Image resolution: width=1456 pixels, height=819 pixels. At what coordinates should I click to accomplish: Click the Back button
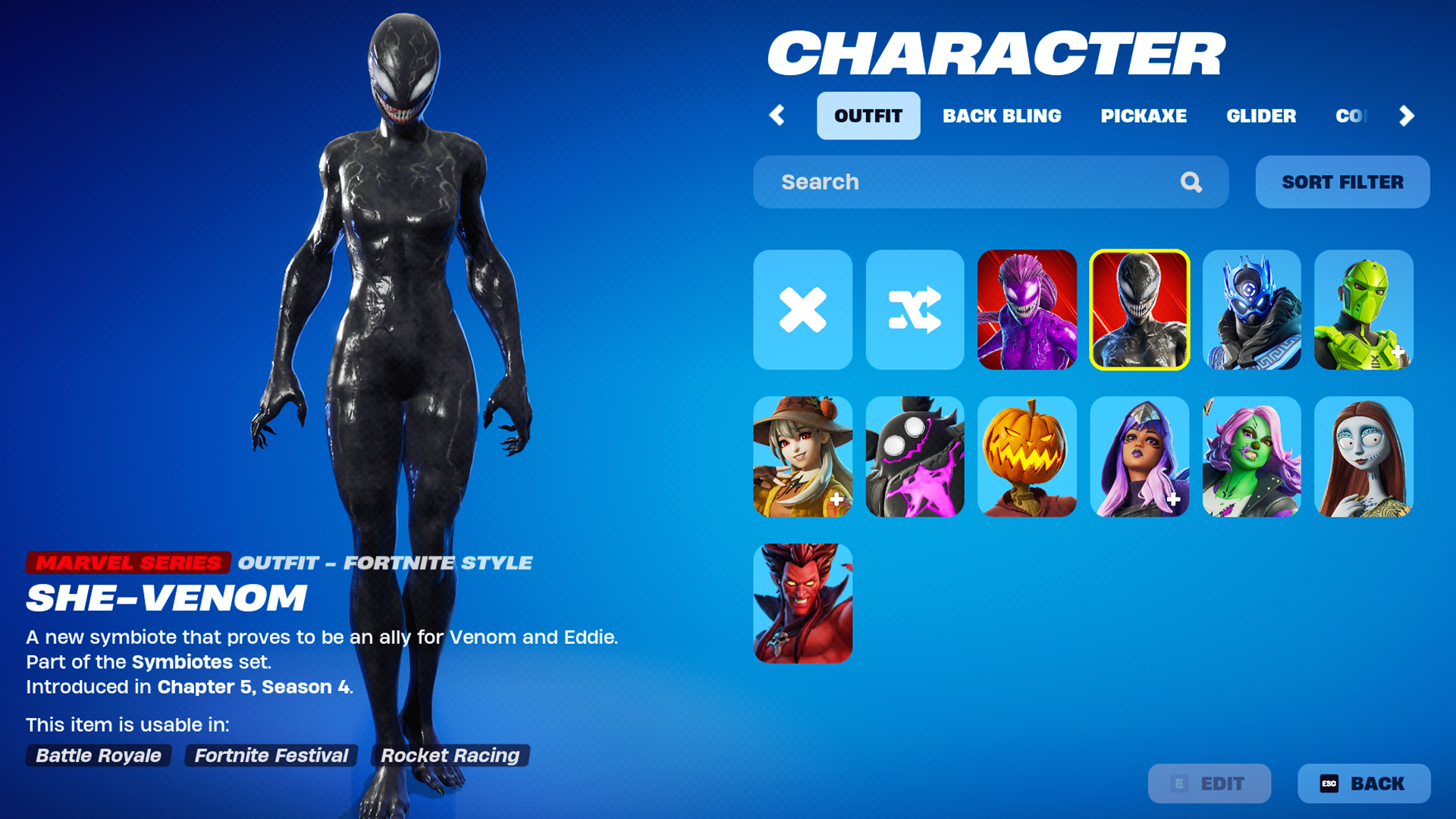coord(1363,783)
